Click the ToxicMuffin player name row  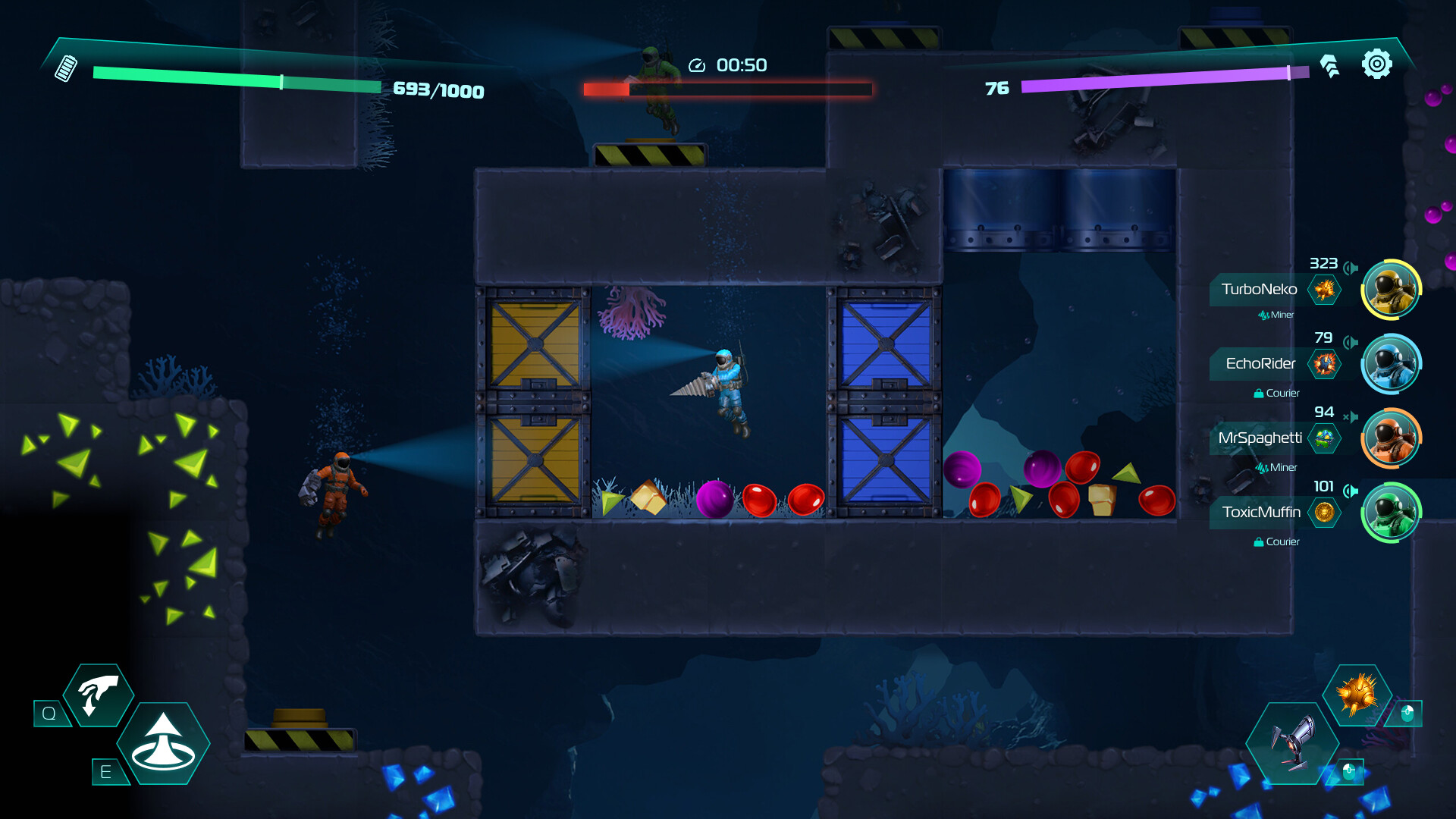[x=1261, y=513]
